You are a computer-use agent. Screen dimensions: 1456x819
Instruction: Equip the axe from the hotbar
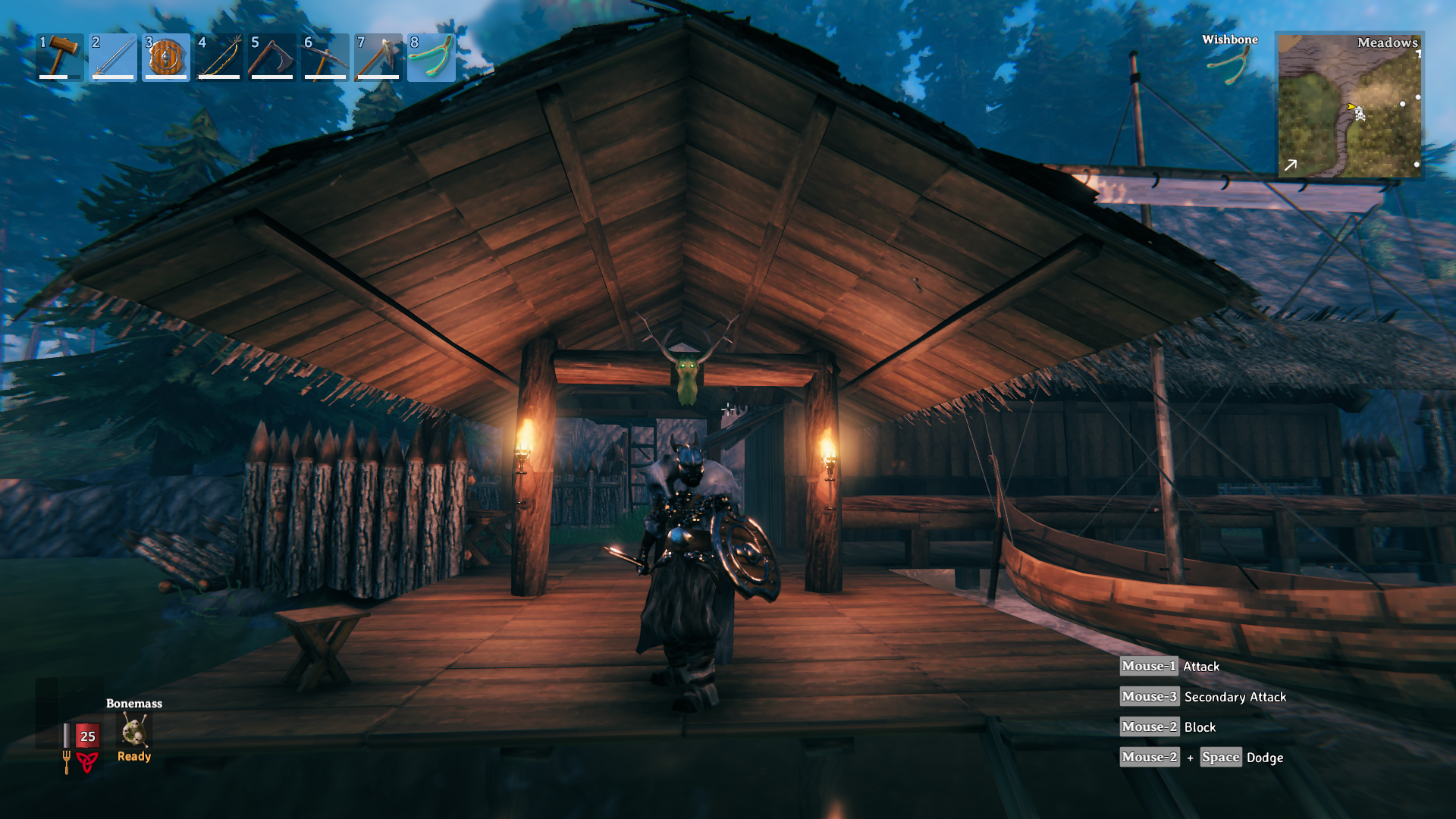(x=272, y=57)
